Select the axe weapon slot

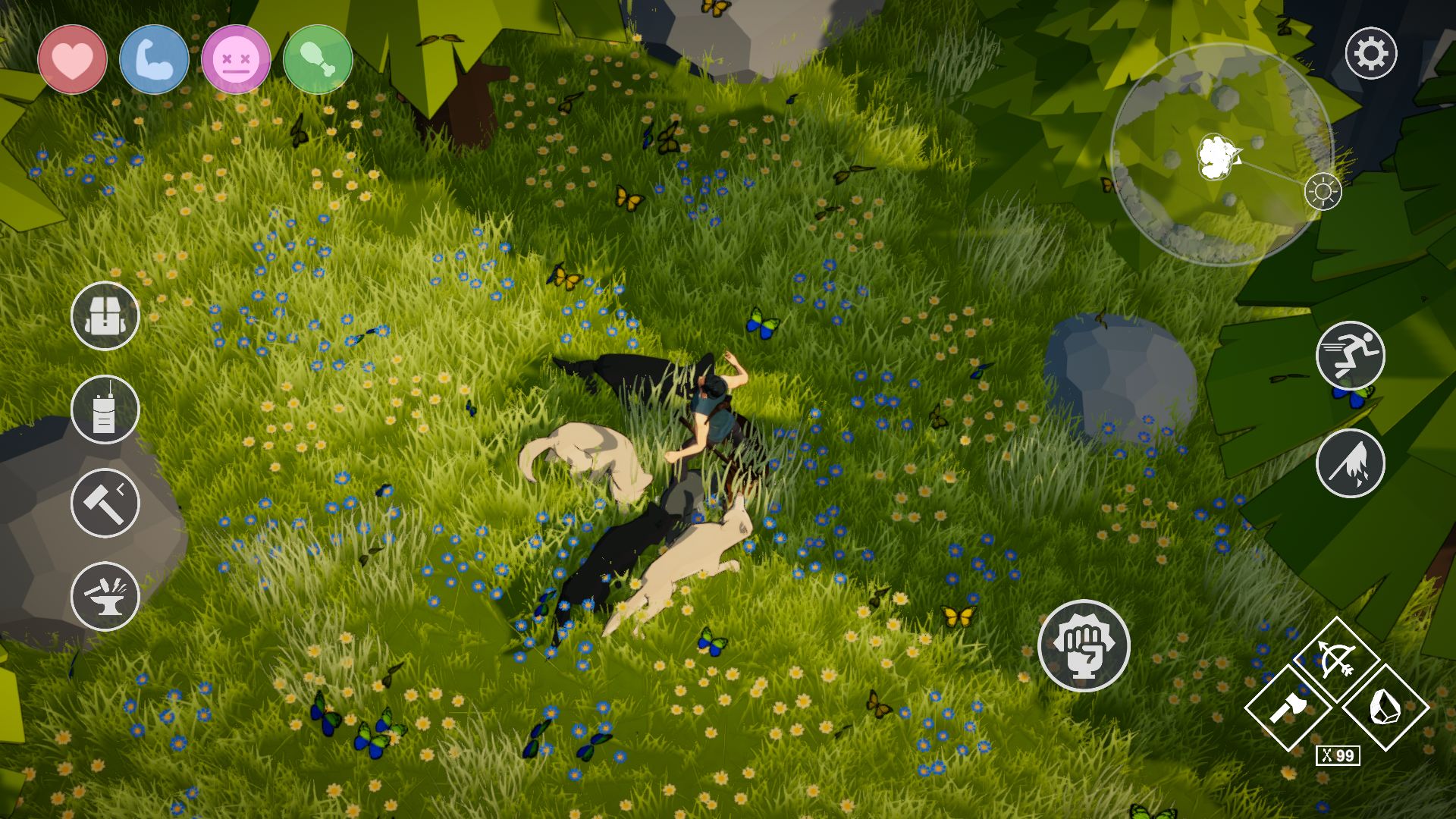tap(1288, 708)
